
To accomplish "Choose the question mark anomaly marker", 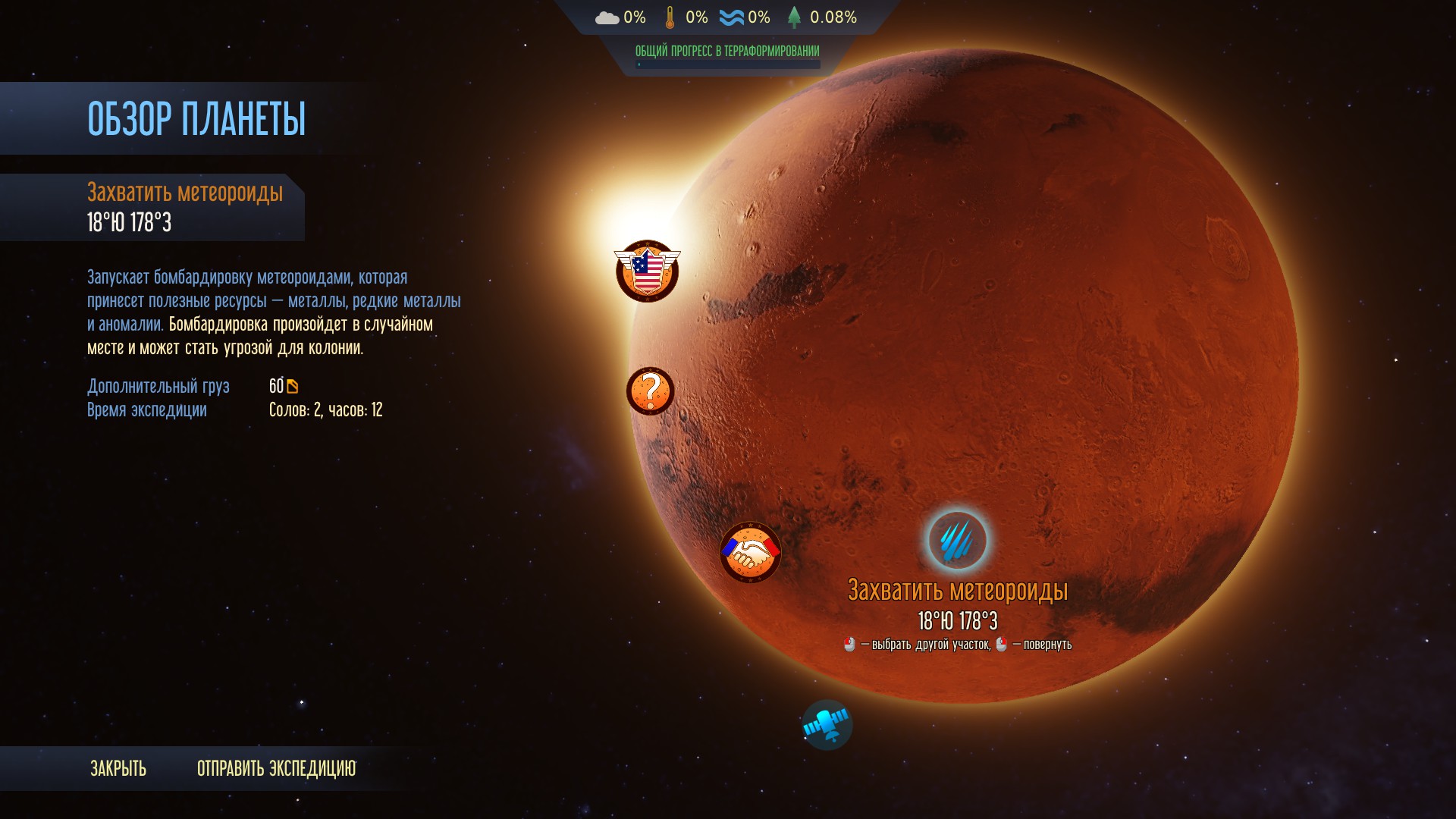I will [650, 391].
